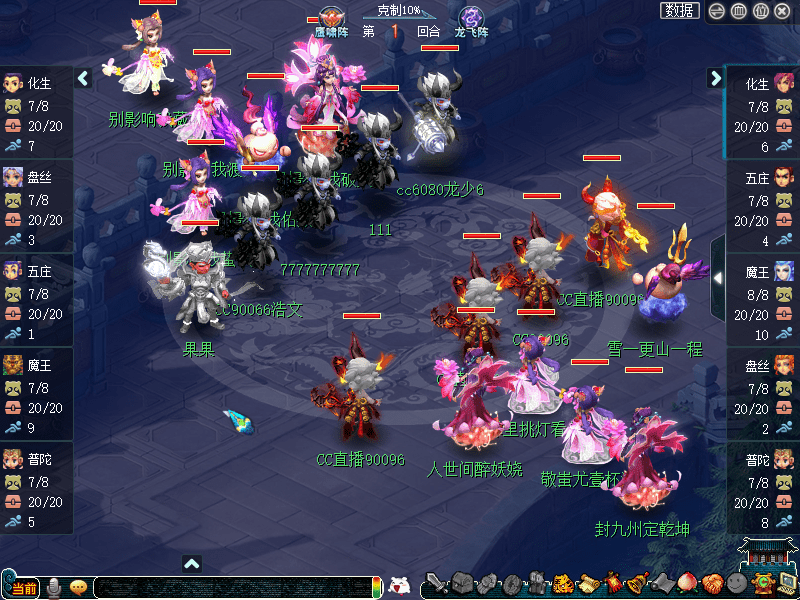The image size is (800, 600).
Task: Collapse the right team panel arrow
Action: click(716, 78)
